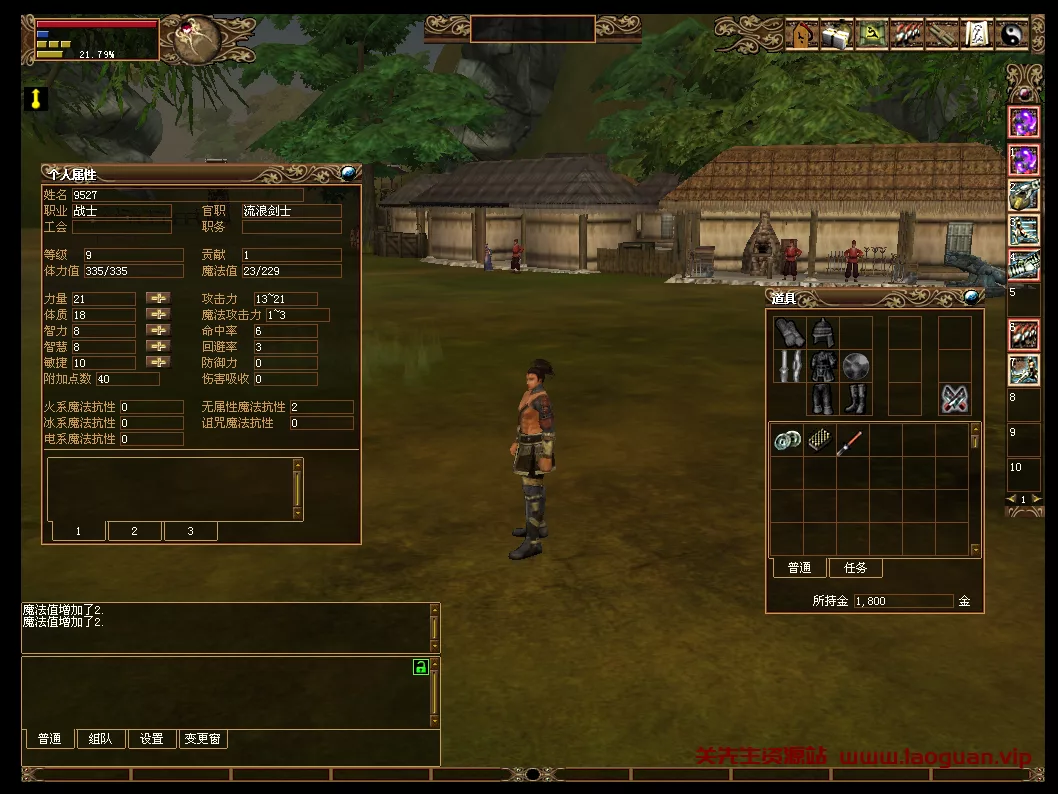The height and width of the screenshot is (794, 1058).
Task: Close the 个人属性 character panel
Action: tap(348, 173)
